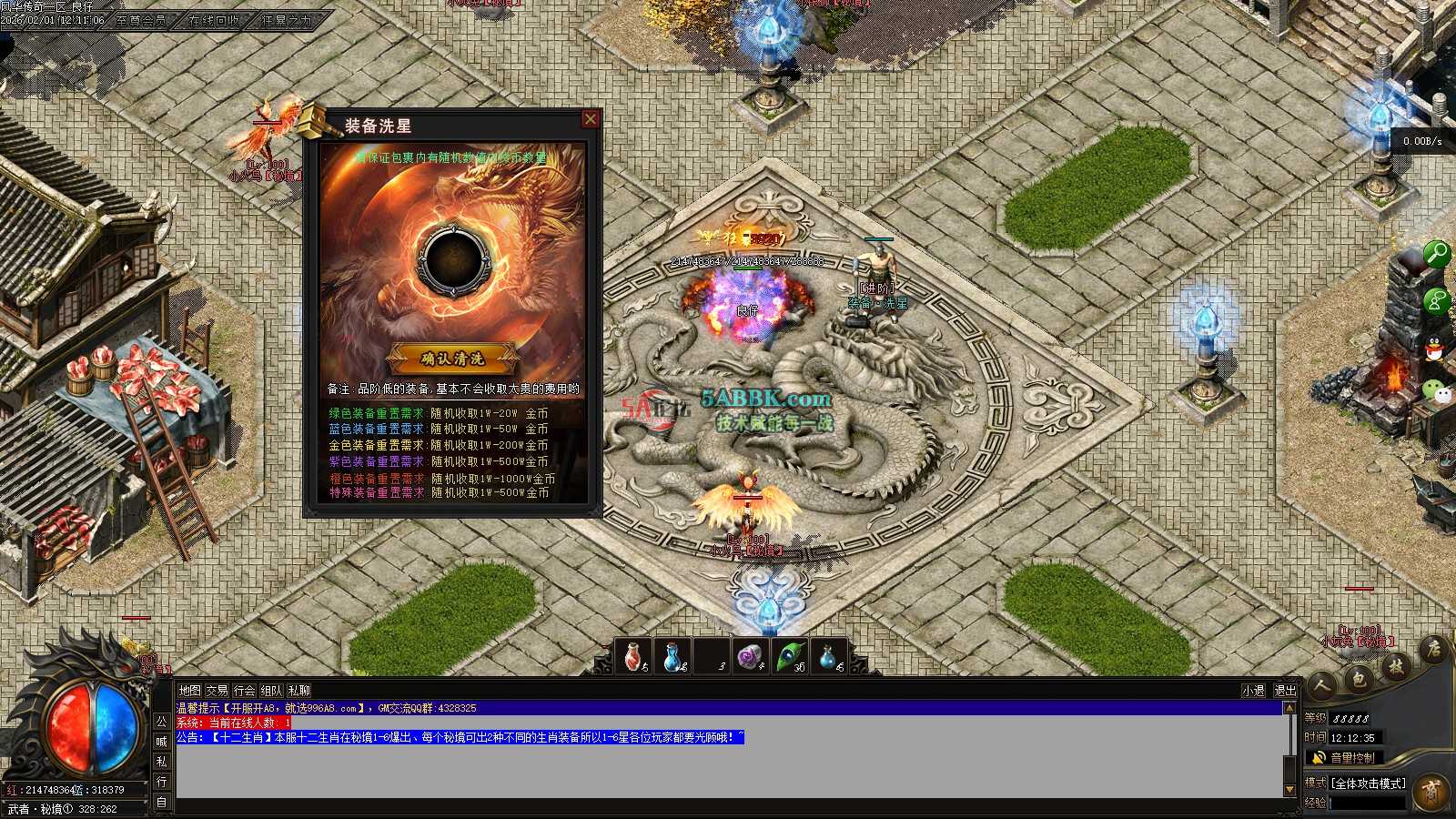Open the shop with the 商 button
Image resolution: width=1456 pixels, height=819 pixels.
pos(1431,791)
